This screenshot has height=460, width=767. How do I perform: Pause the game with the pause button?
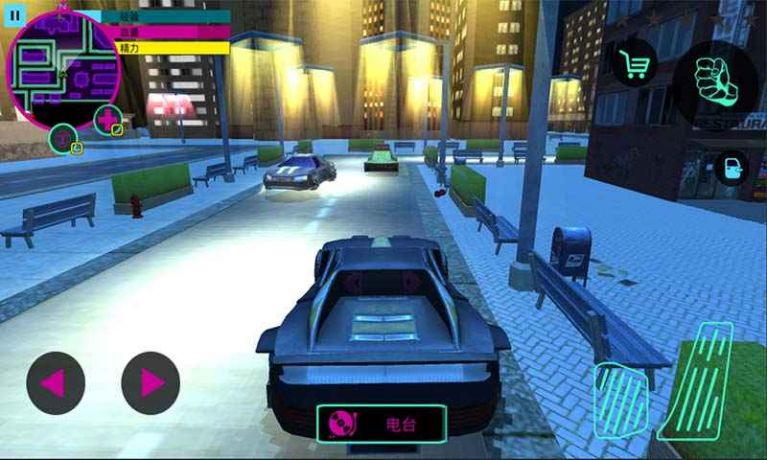click(x=14, y=16)
